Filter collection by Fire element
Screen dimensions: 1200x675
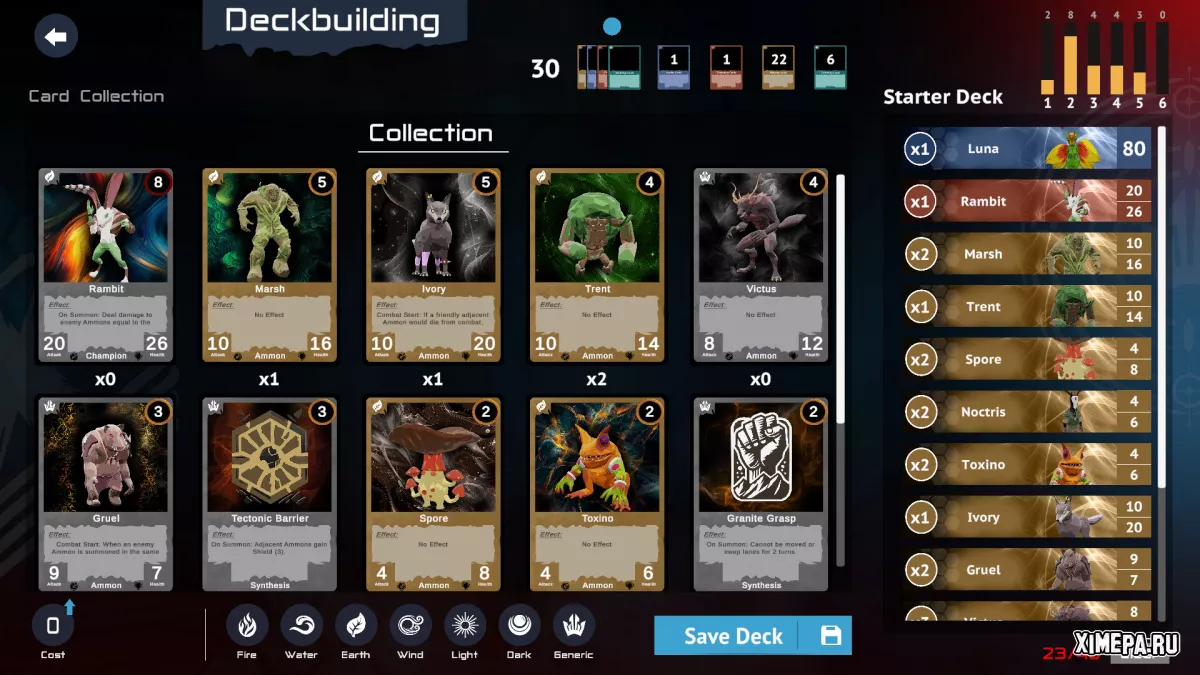247,626
